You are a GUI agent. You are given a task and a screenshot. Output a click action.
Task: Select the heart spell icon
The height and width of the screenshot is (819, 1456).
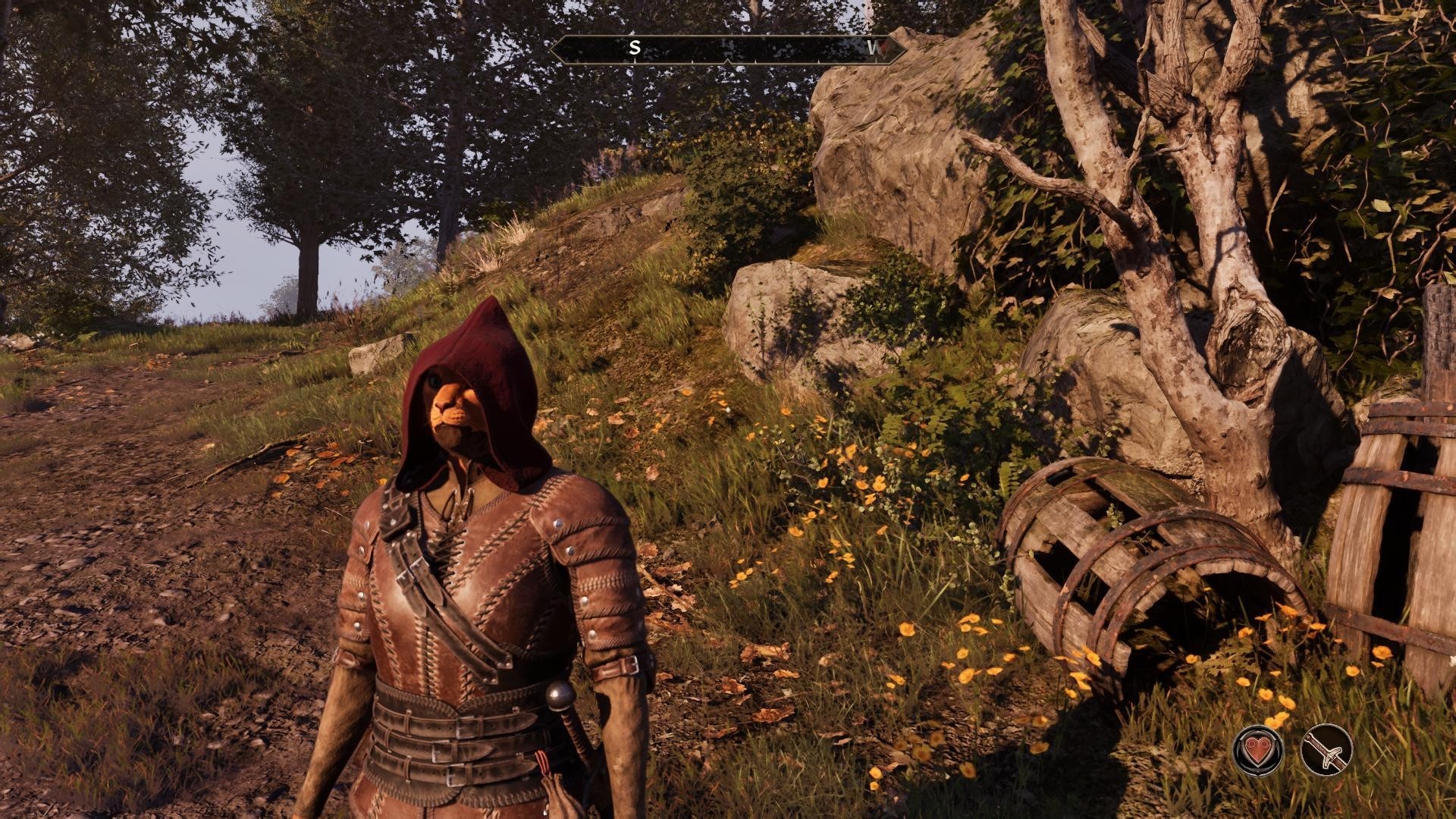(x=1258, y=751)
